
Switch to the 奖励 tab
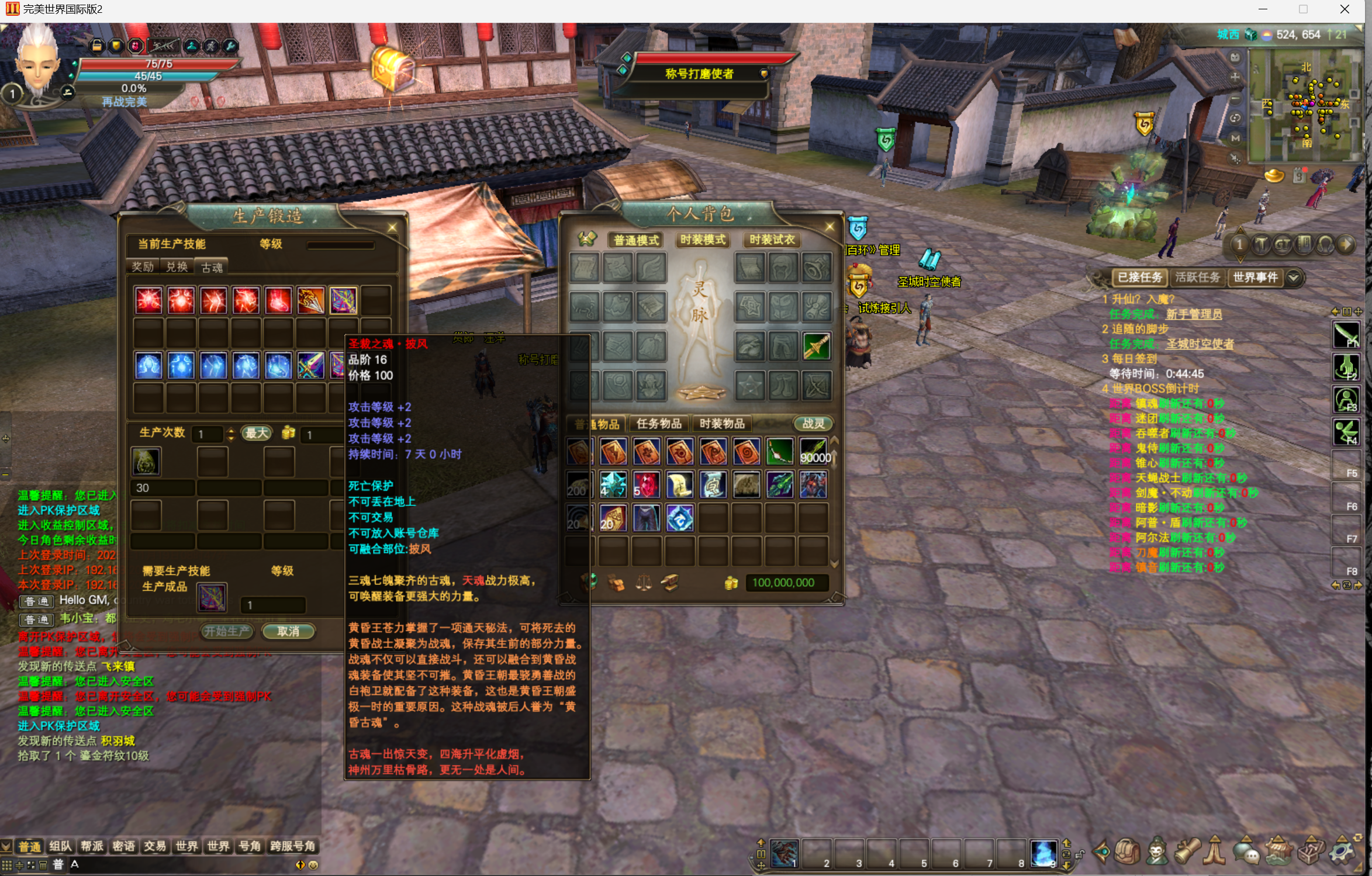(x=142, y=267)
